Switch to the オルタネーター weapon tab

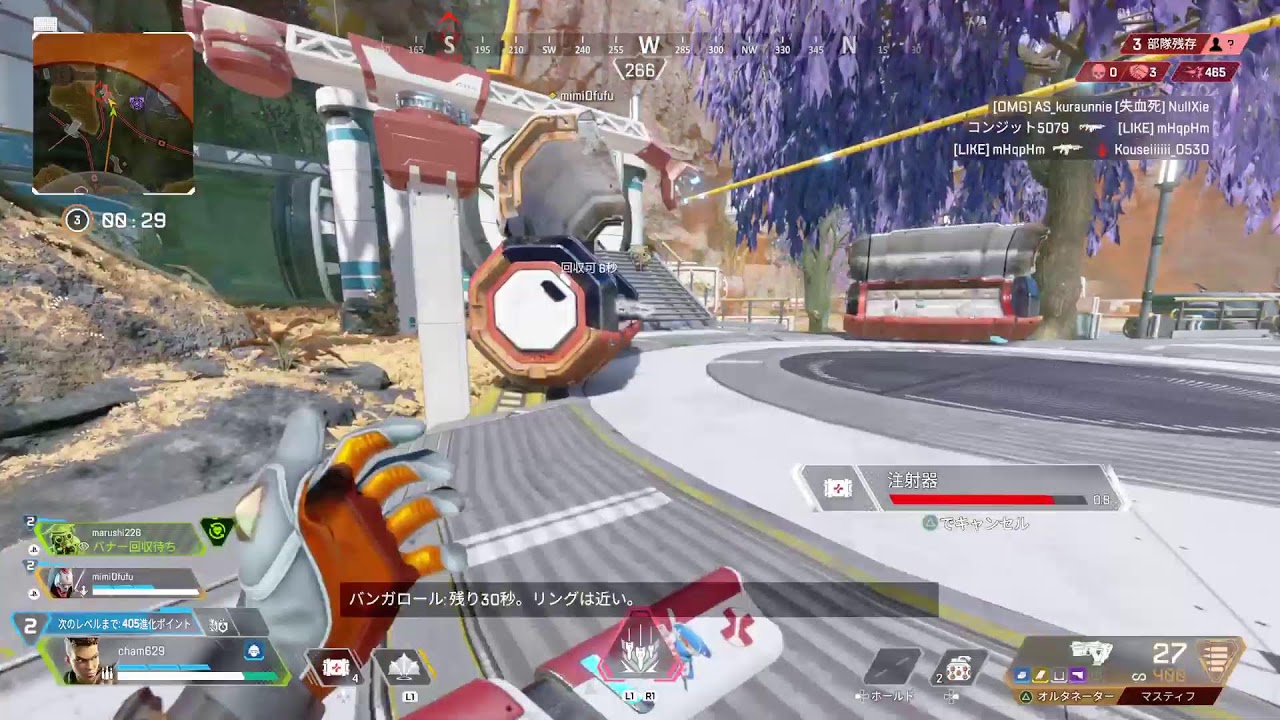(1075, 695)
